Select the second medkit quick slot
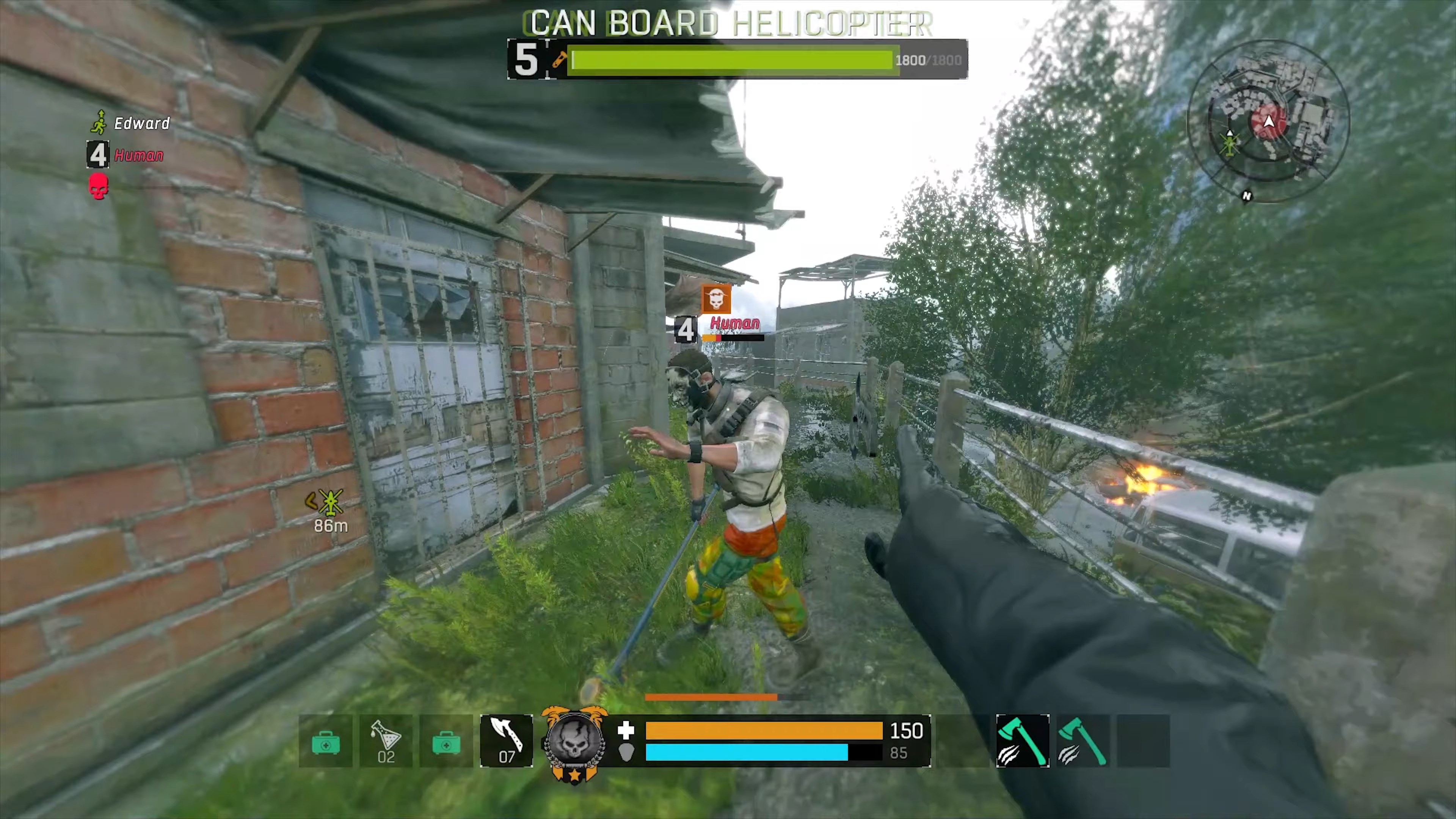The image size is (1456, 819). 446,742
